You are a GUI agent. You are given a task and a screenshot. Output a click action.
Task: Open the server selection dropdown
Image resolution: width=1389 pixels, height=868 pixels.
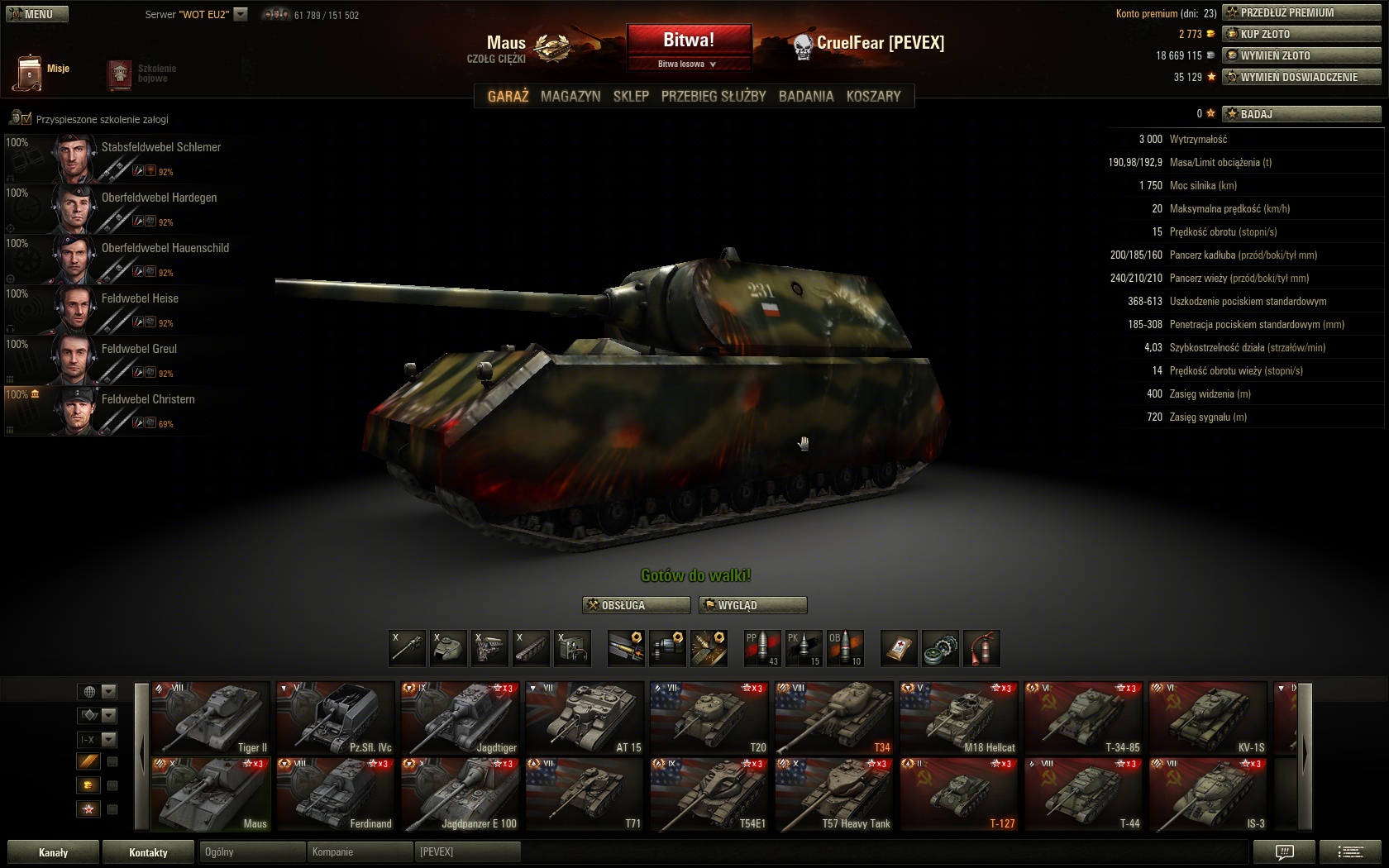click(241, 14)
